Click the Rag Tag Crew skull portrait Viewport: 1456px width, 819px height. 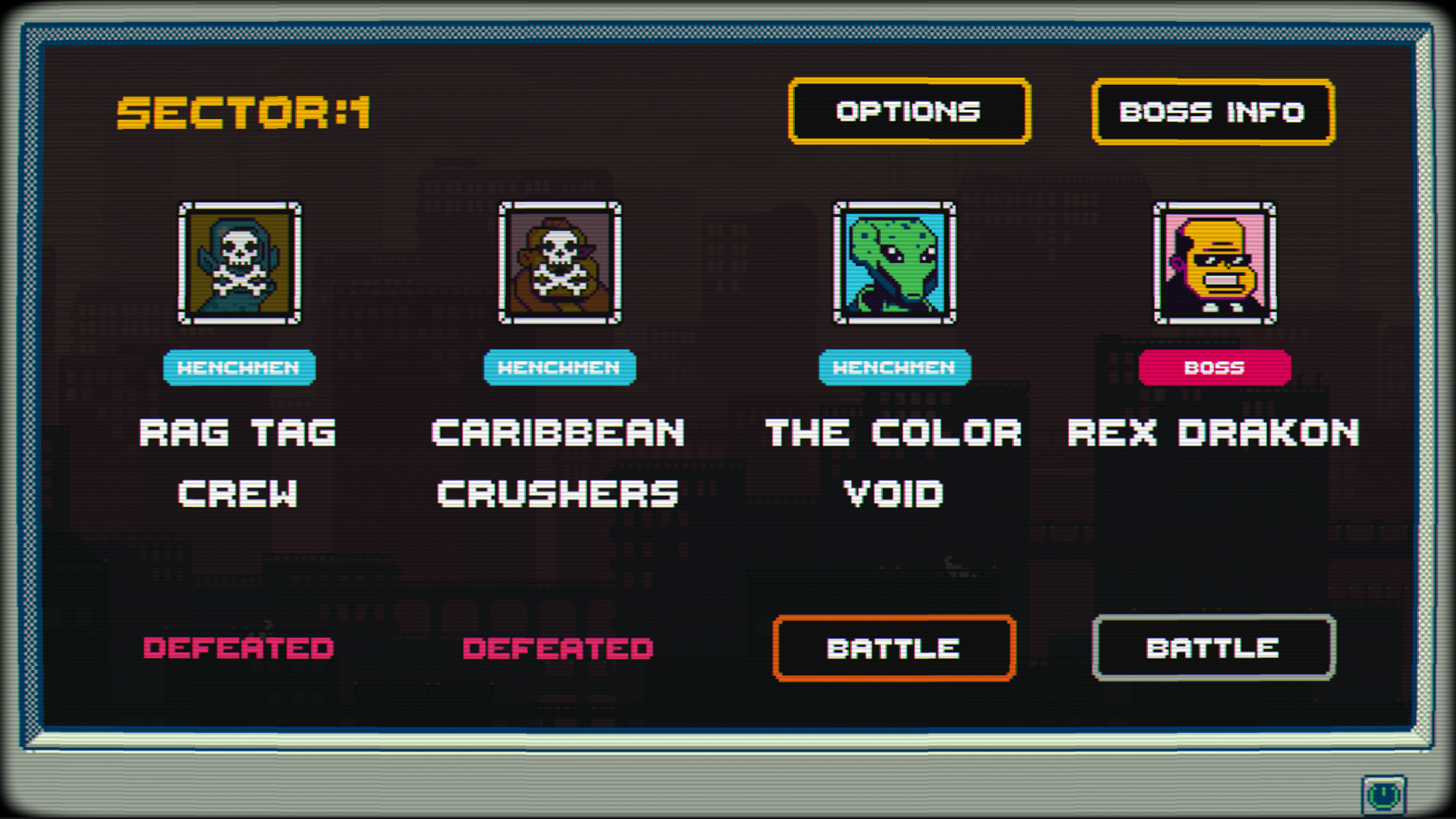click(240, 264)
